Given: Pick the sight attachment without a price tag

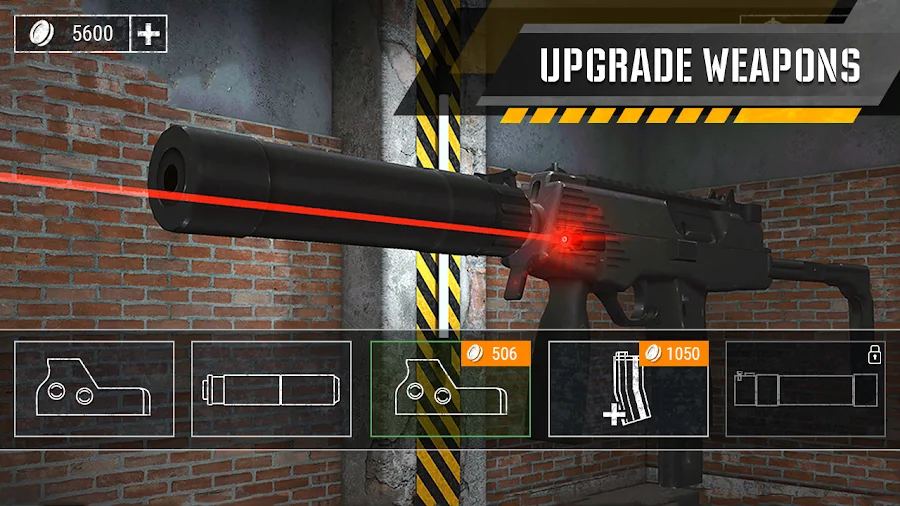Looking at the screenshot, I should tap(94, 389).
